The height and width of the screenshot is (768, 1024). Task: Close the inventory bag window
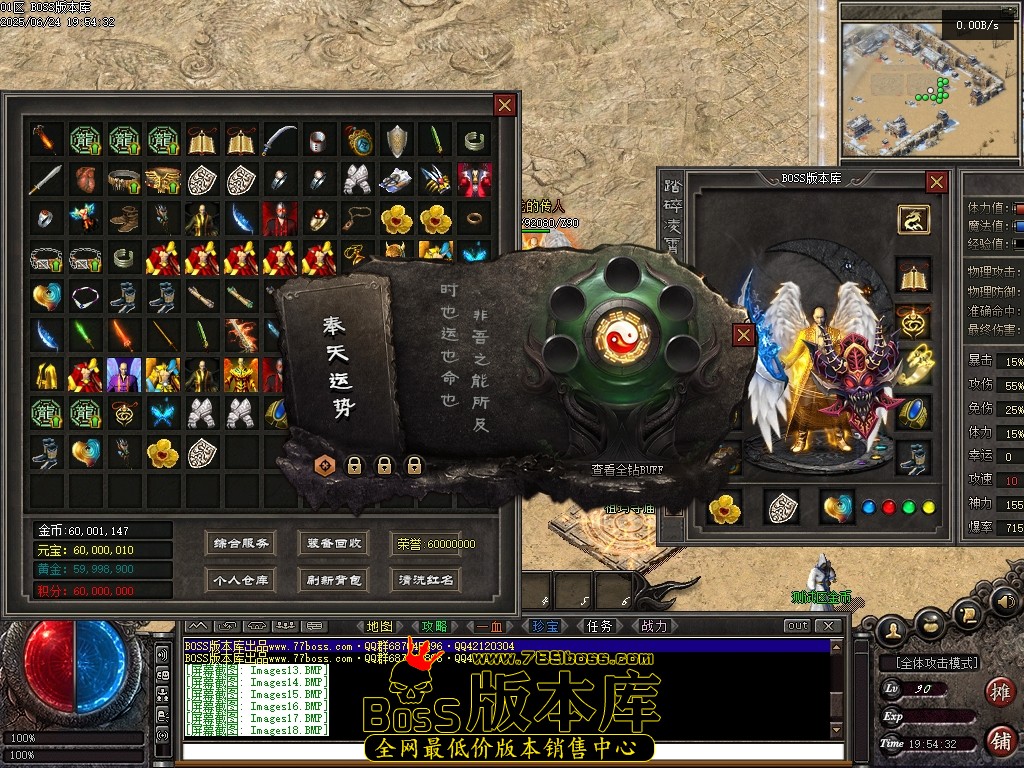(505, 104)
